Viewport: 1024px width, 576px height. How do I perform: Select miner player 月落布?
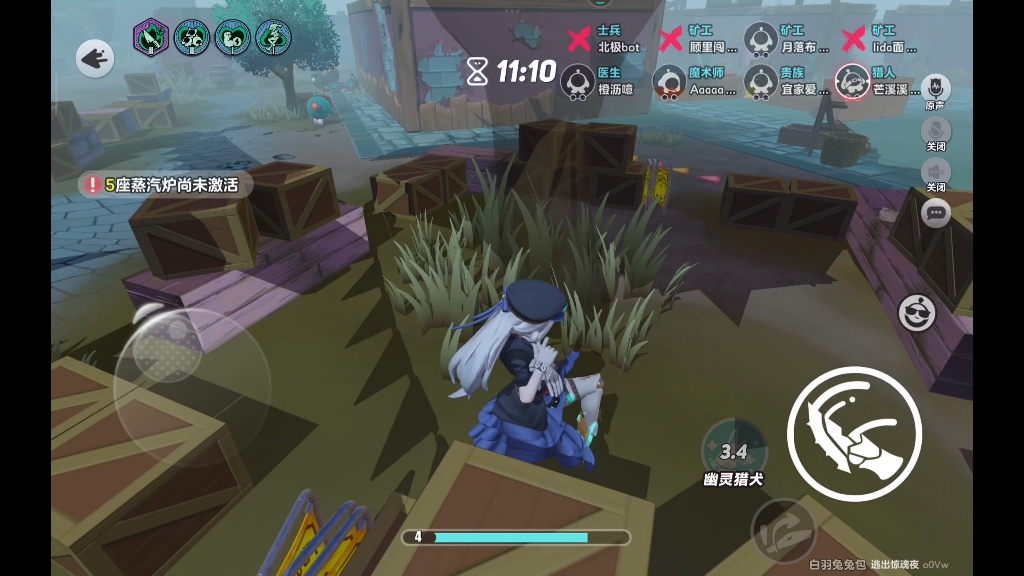pyautogui.click(x=761, y=40)
